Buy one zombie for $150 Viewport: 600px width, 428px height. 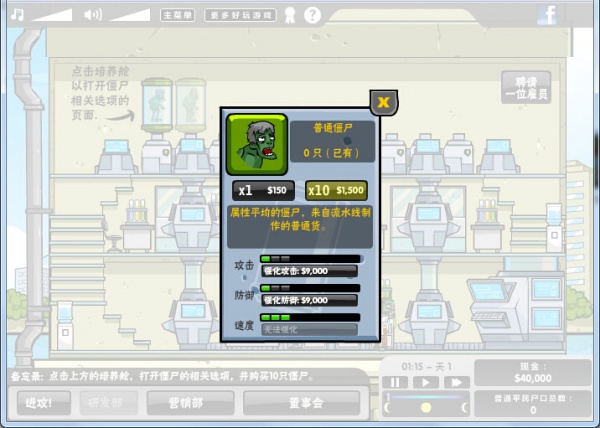click(x=262, y=190)
